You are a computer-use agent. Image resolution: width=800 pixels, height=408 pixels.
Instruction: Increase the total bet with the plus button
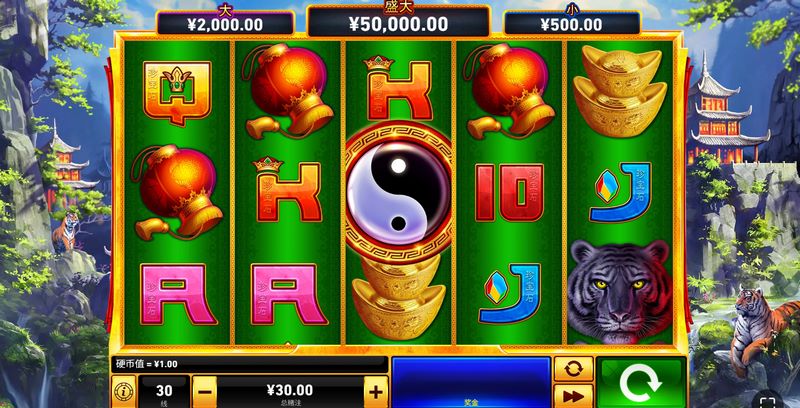coord(375,391)
